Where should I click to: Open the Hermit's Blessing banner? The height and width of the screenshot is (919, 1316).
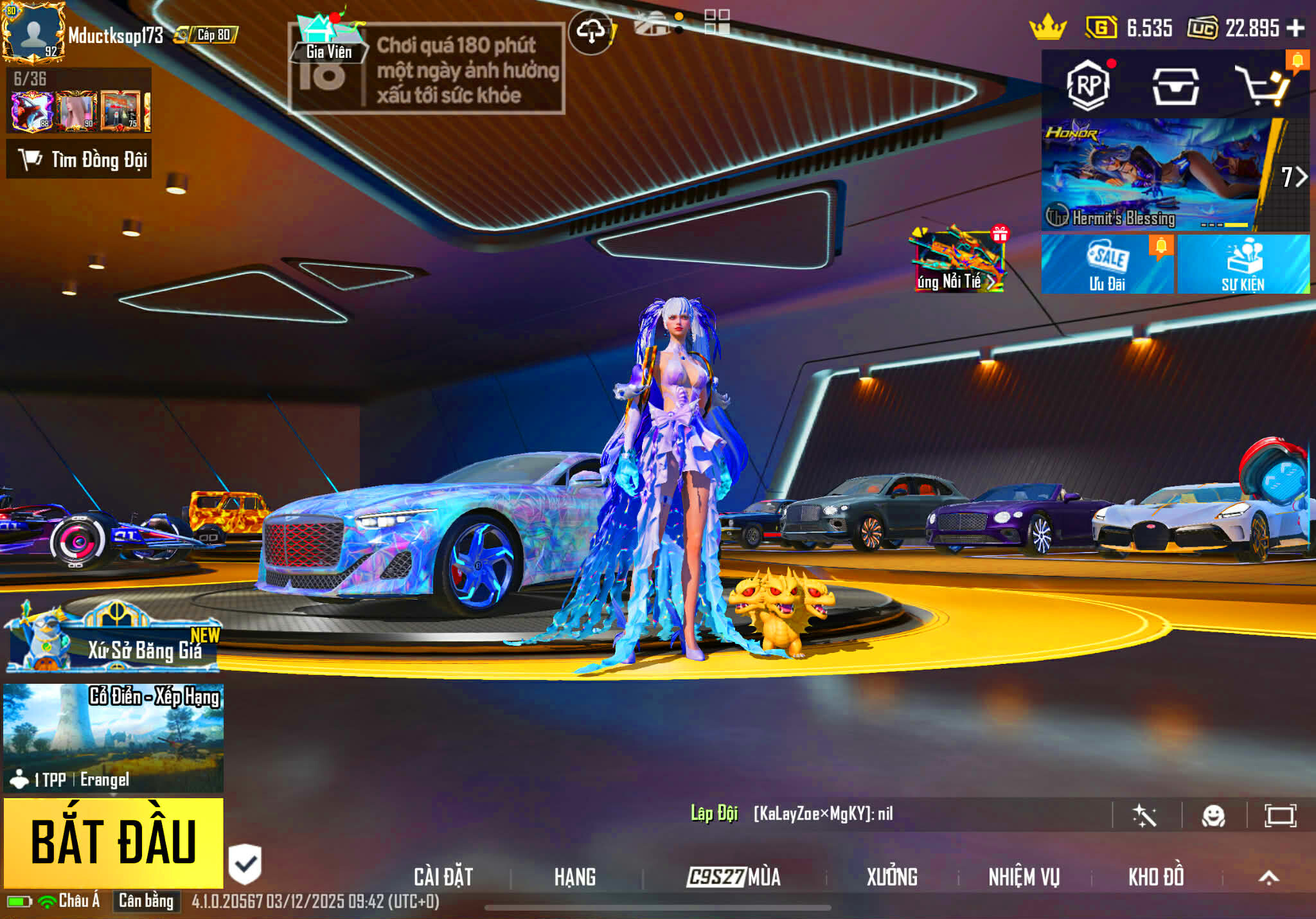pos(1150,175)
